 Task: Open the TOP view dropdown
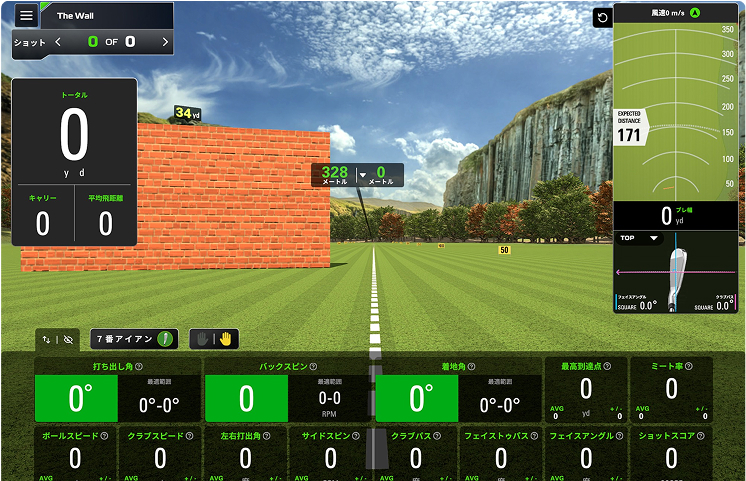click(640, 238)
